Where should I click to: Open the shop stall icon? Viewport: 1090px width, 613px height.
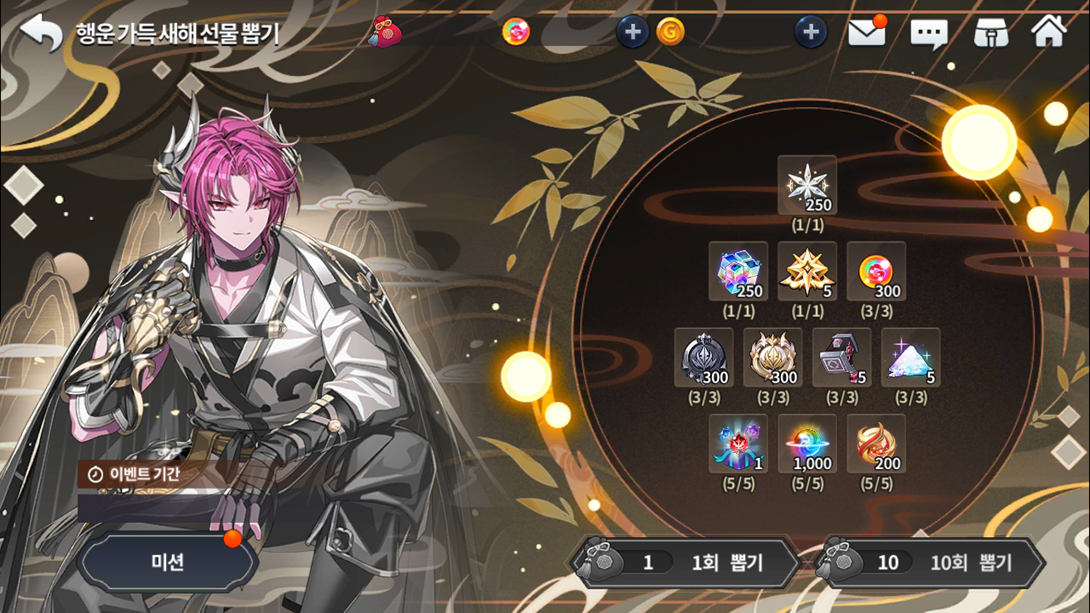coord(990,33)
